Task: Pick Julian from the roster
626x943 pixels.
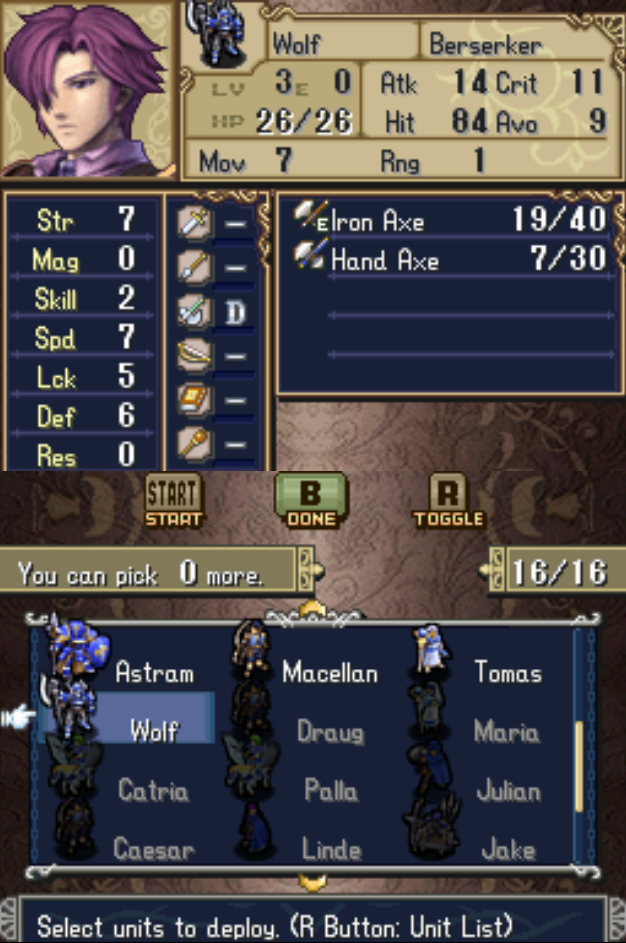Action: tap(507, 791)
